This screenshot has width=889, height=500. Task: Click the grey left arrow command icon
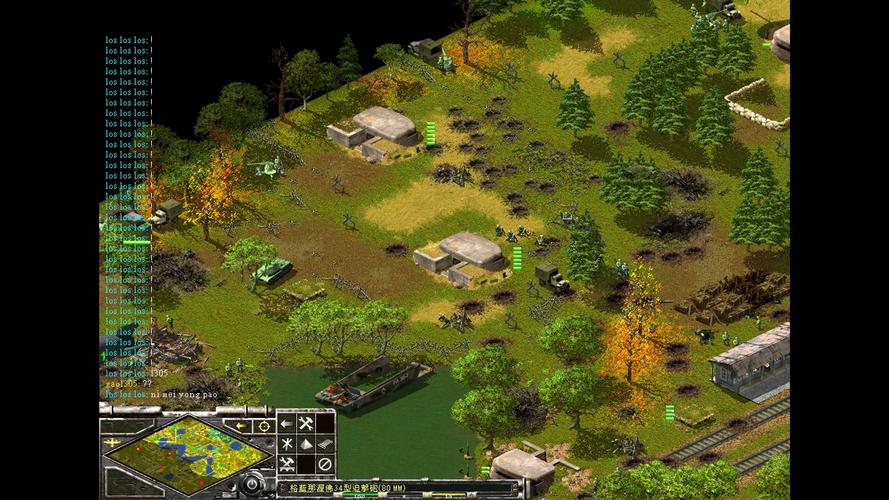point(287,424)
